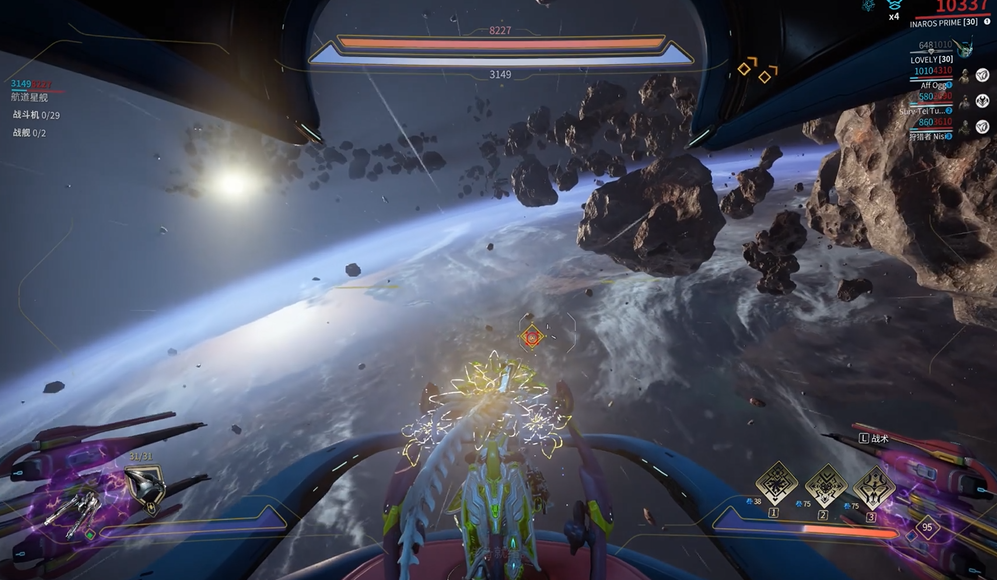This screenshot has height=580, width=997.
Task: Pick the Nisi squad member avatar
Action: pyautogui.click(x=965, y=128)
